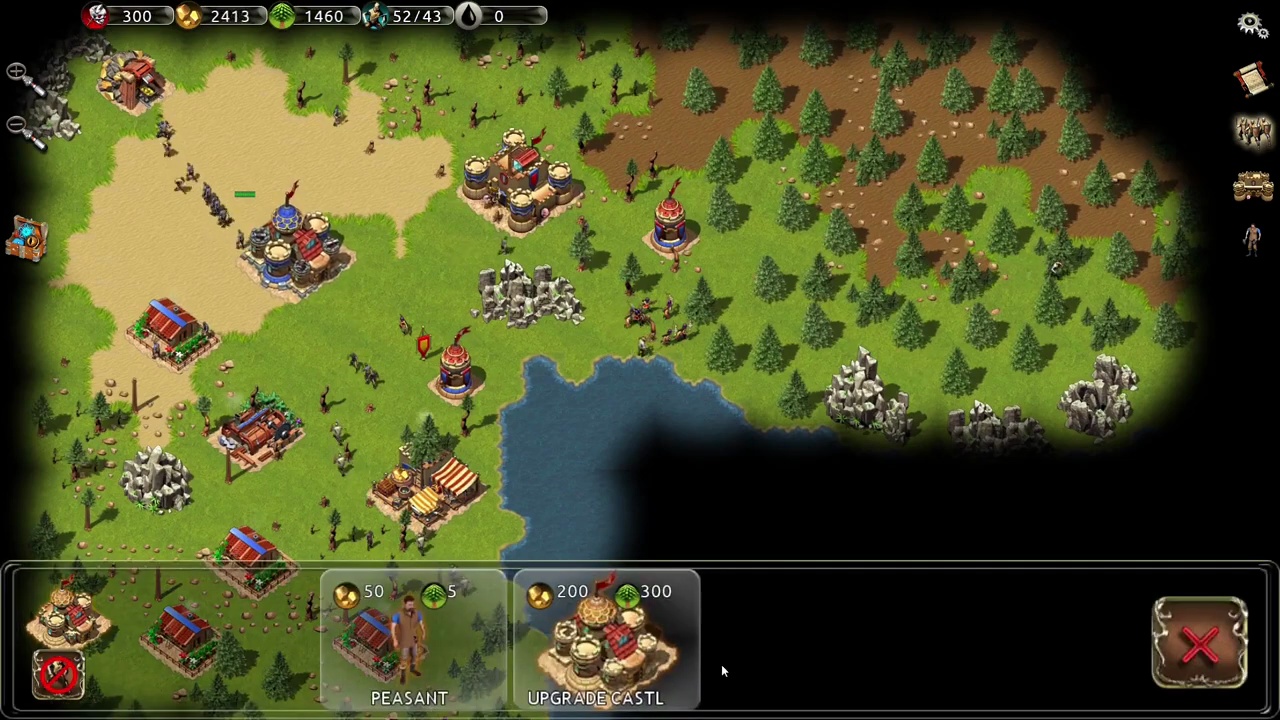The height and width of the screenshot is (720, 1280).
Task: Close the castle build panel
Action: [x=1199, y=644]
